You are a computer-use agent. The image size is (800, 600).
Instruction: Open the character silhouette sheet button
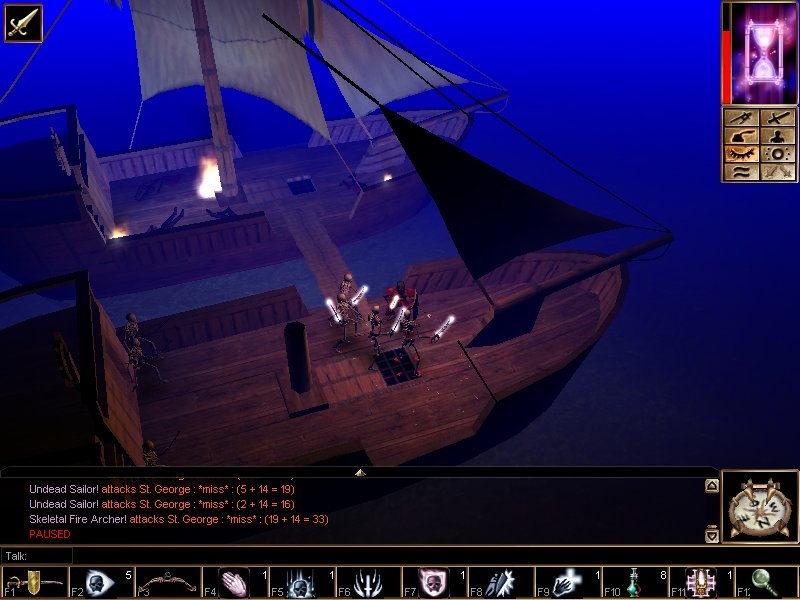click(x=777, y=136)
